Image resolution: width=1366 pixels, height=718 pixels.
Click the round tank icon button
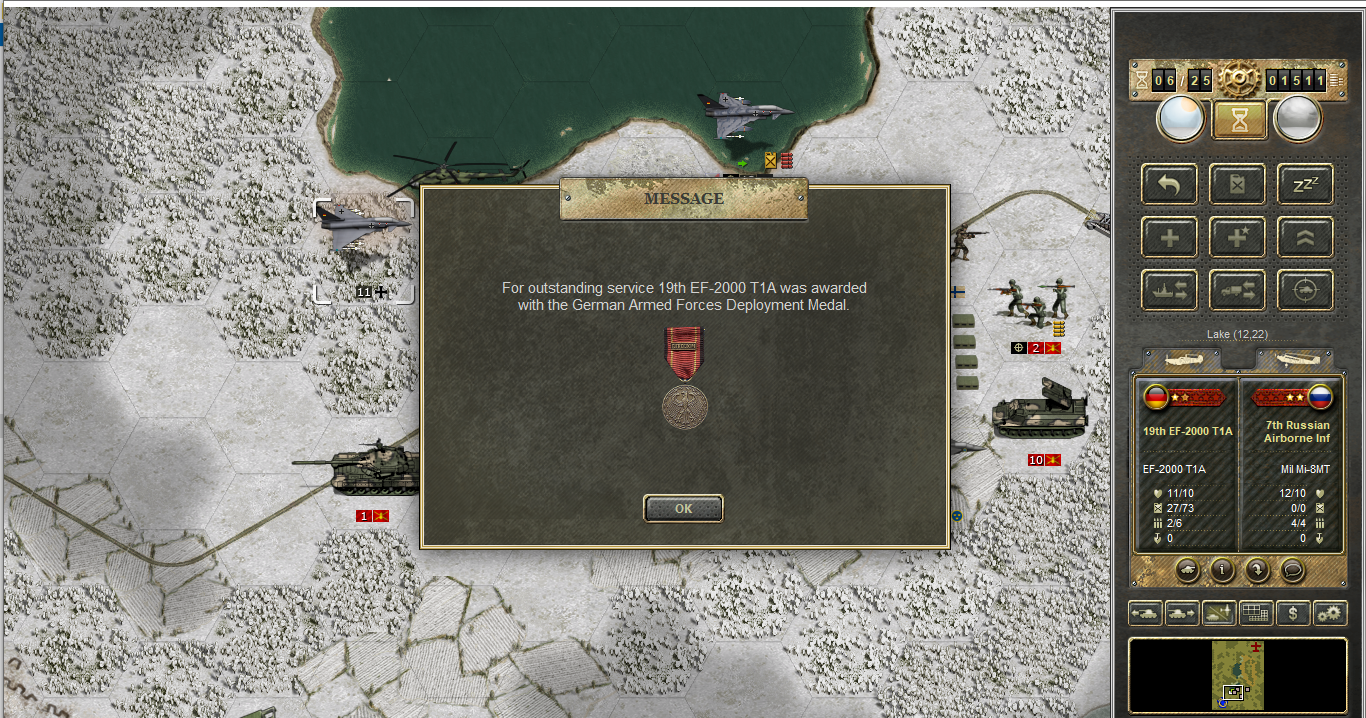tap(1187, 570)
